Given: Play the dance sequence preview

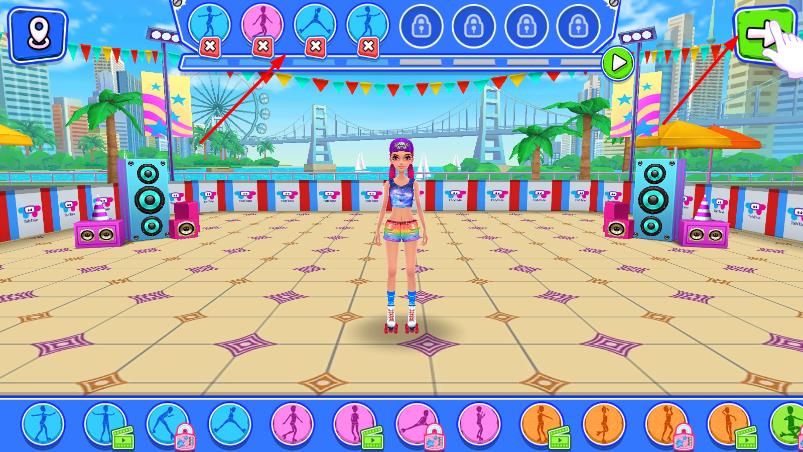Looking at the screenshot, I should [x=619, y=64].
